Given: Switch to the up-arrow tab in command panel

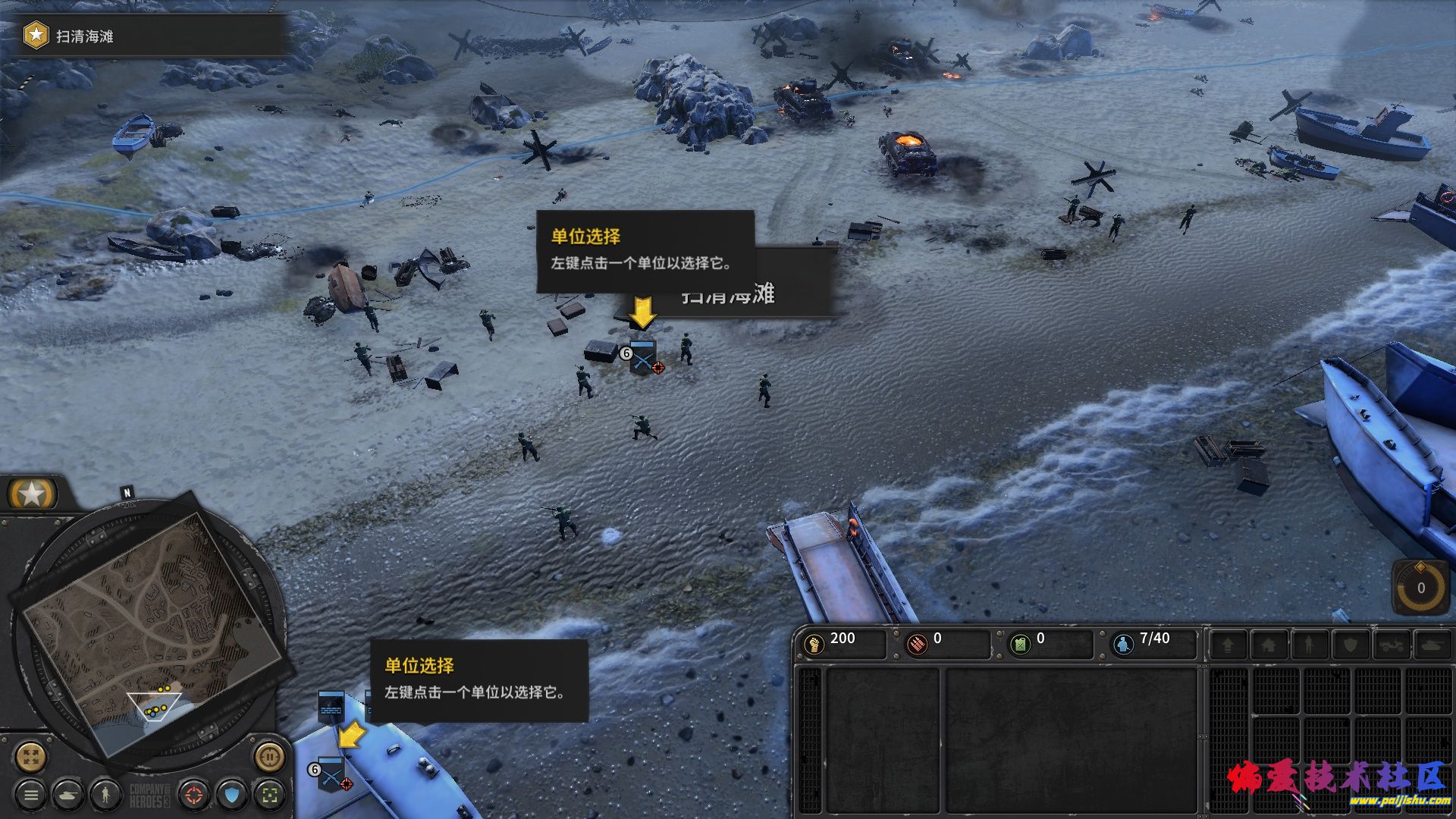Looking at the screenshot, I should pyautogui.click(x=1227, y=645).
